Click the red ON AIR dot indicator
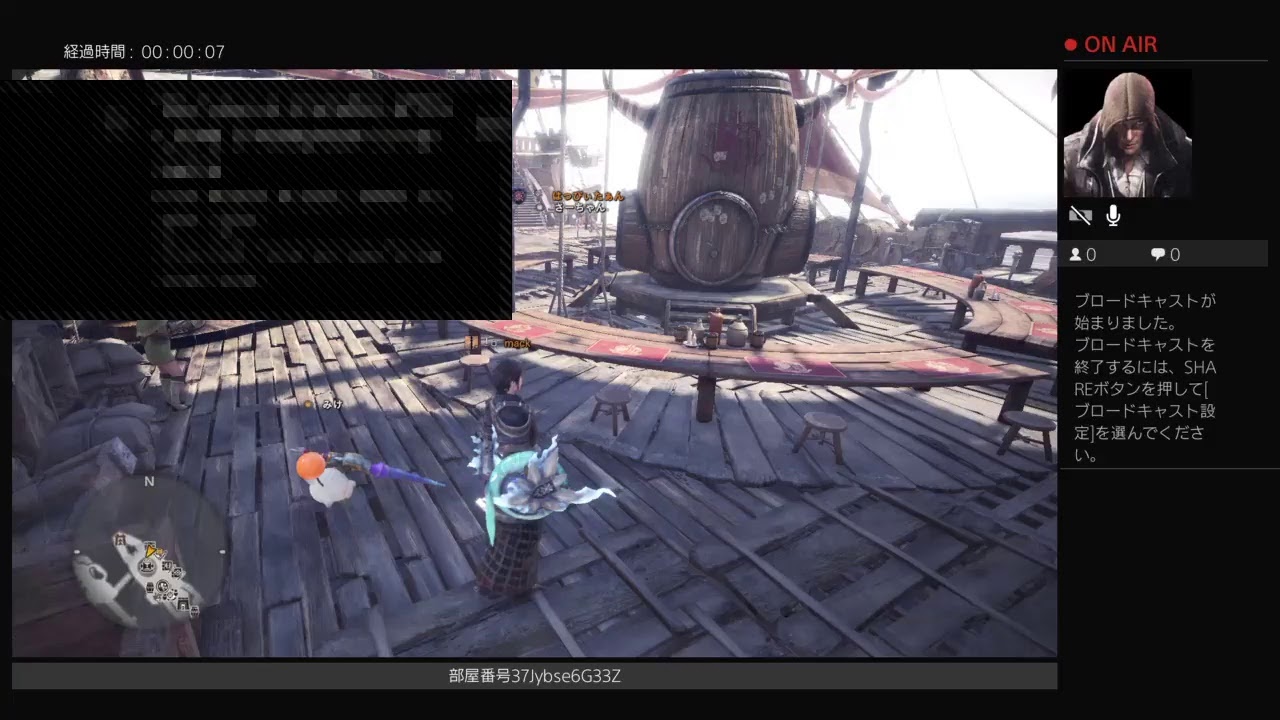 pos(1070,44)
